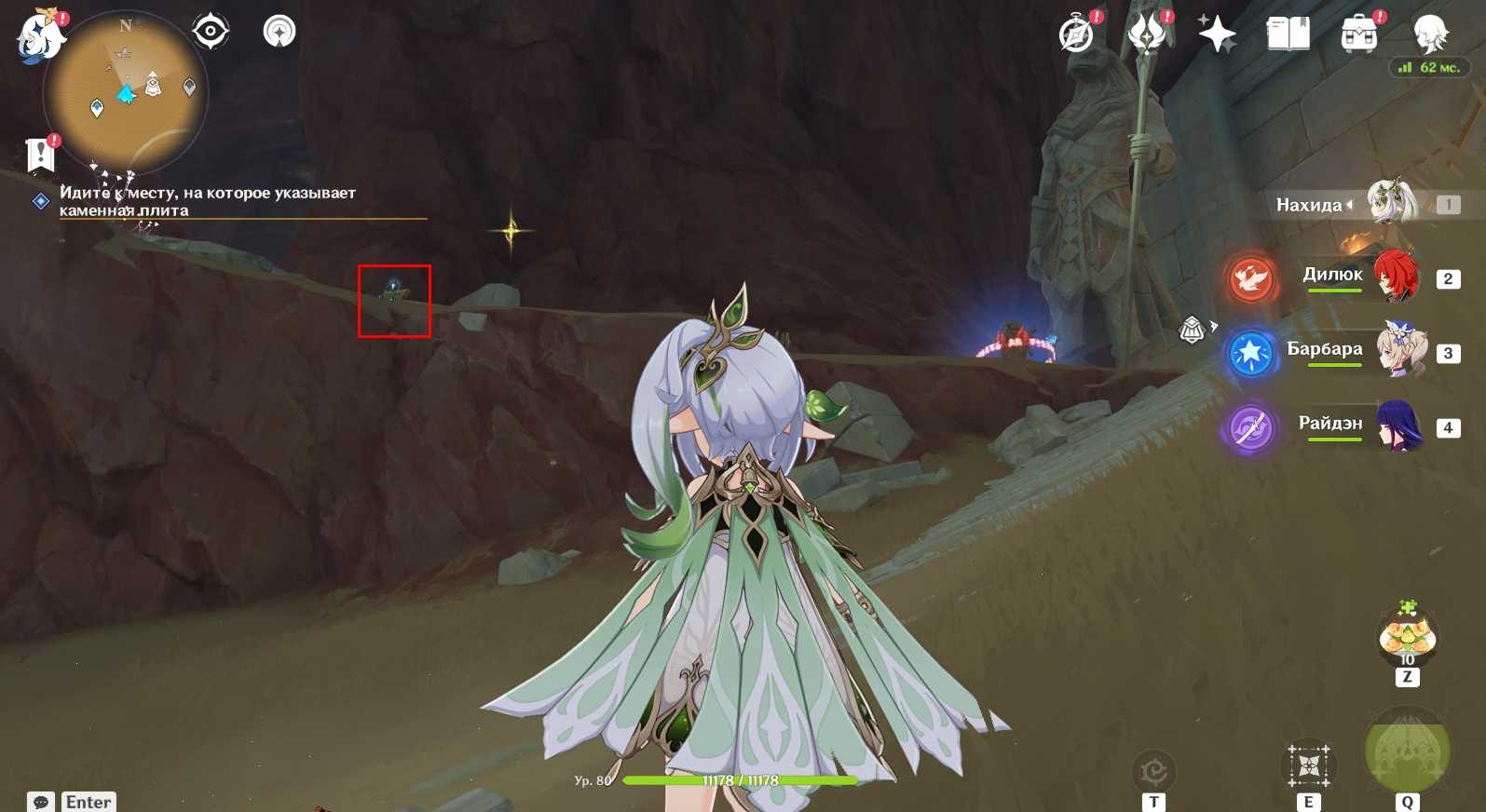The image size is (1486, 812).
Task: Open the Adventurer Handbook book icon
Action: click(1288, 35)
